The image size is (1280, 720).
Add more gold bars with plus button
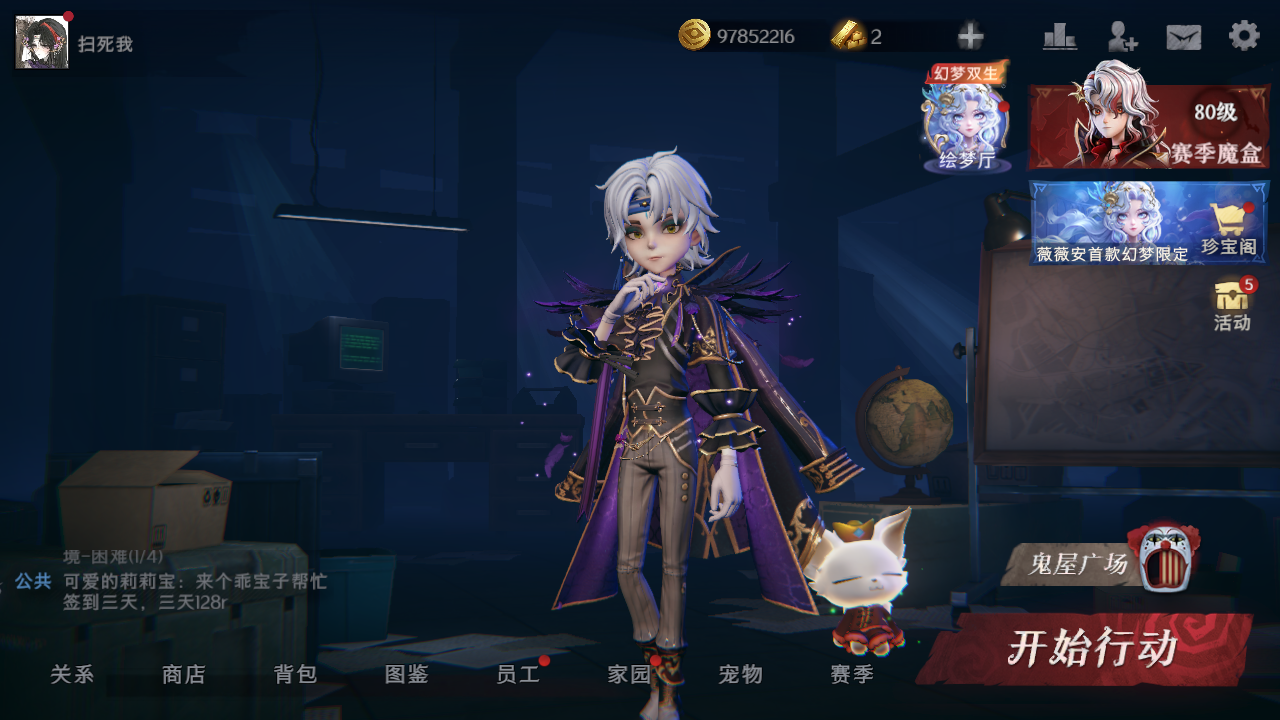(x=970, y=37)
